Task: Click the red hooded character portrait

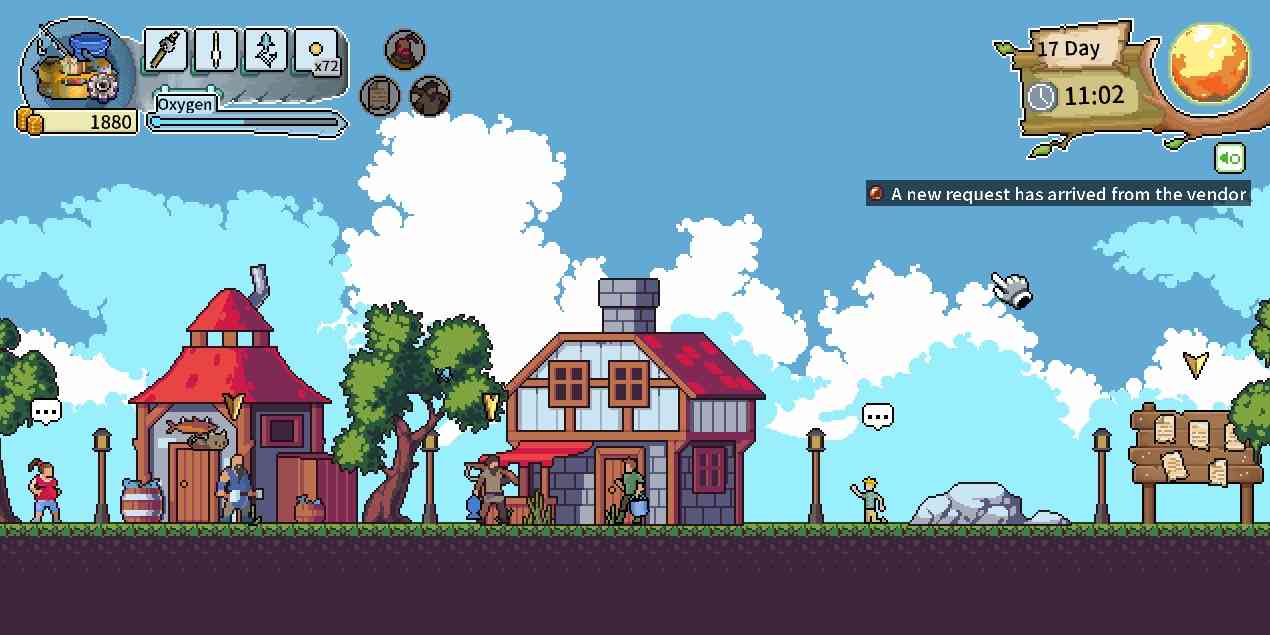Action: coord(405,49)
